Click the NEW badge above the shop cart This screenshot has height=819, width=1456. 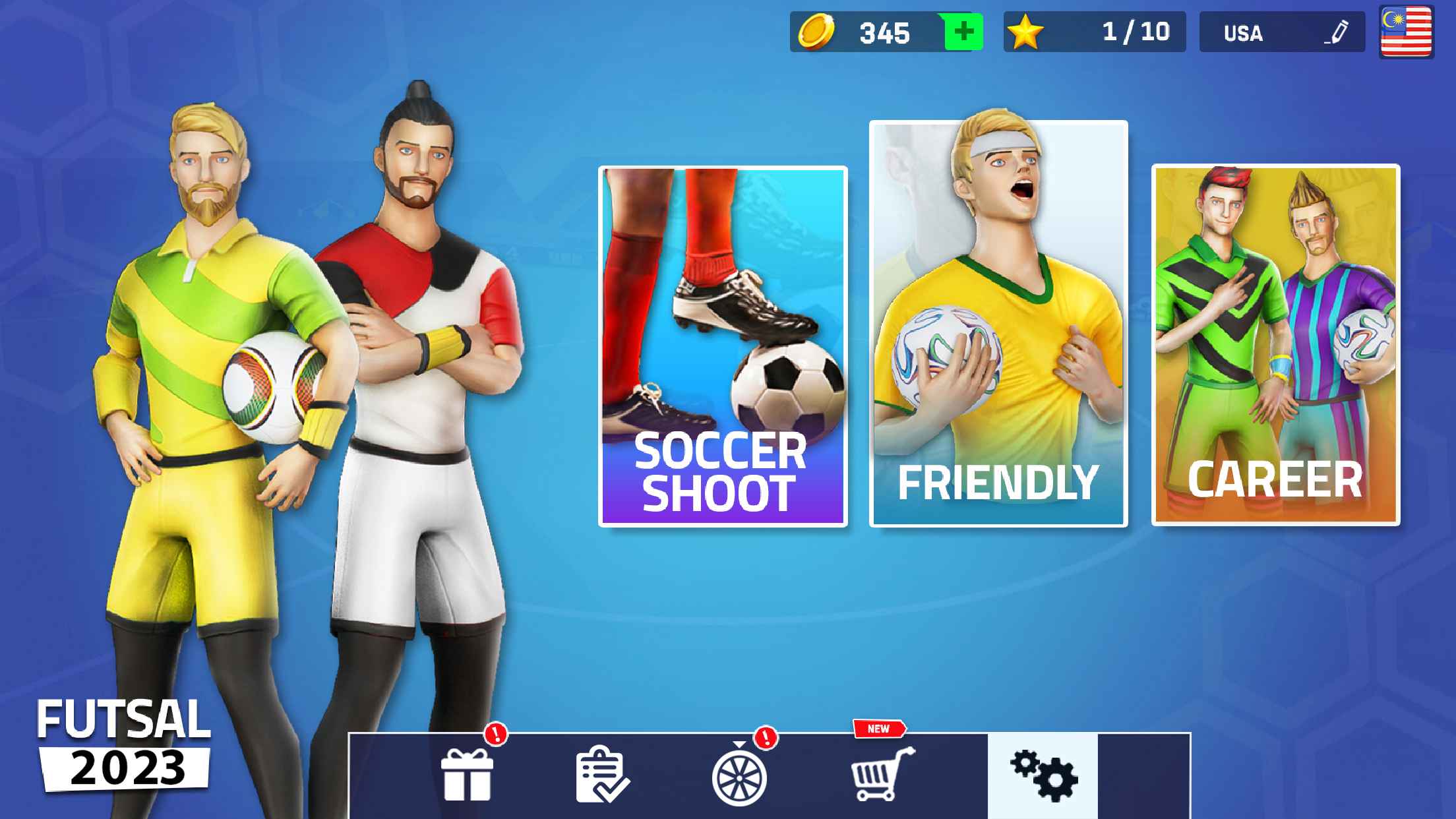(879, 729)
